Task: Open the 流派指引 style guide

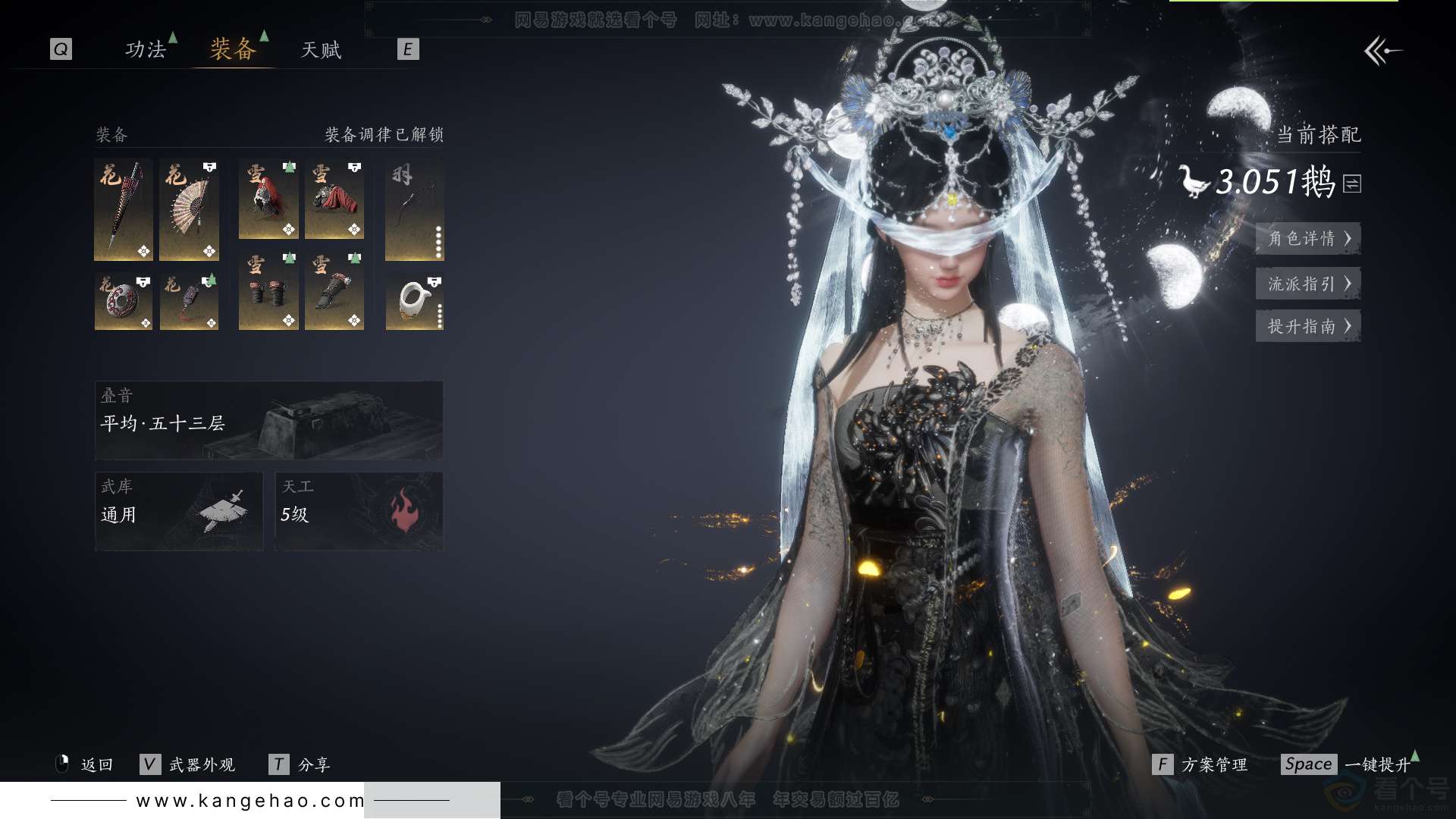Action: coord(1308,284)
